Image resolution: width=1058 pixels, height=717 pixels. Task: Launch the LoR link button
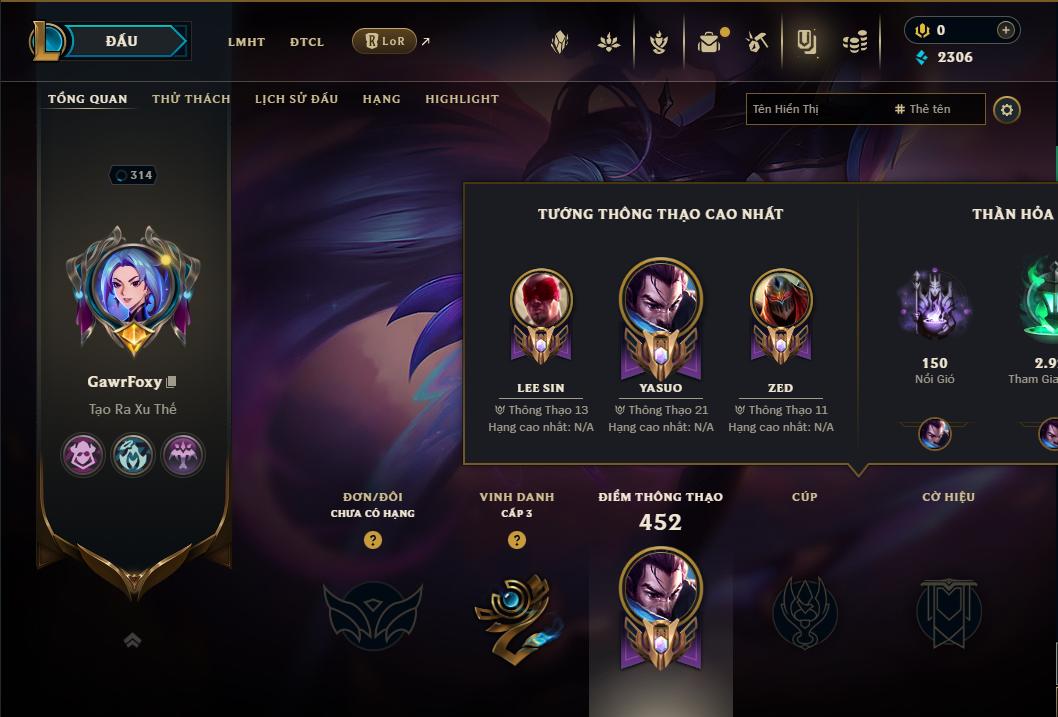tap(385, 41)
